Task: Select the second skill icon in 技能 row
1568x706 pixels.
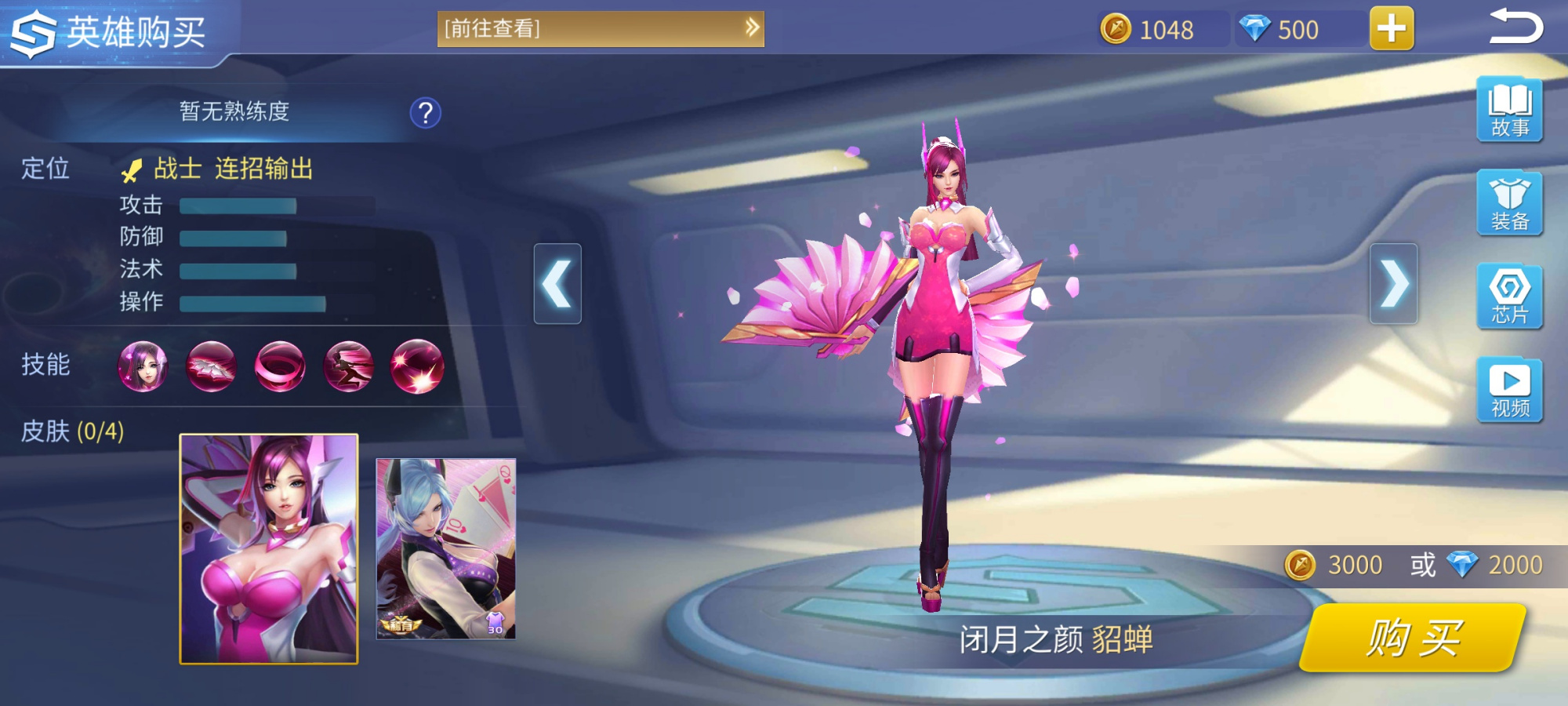Action: (212, 367)
